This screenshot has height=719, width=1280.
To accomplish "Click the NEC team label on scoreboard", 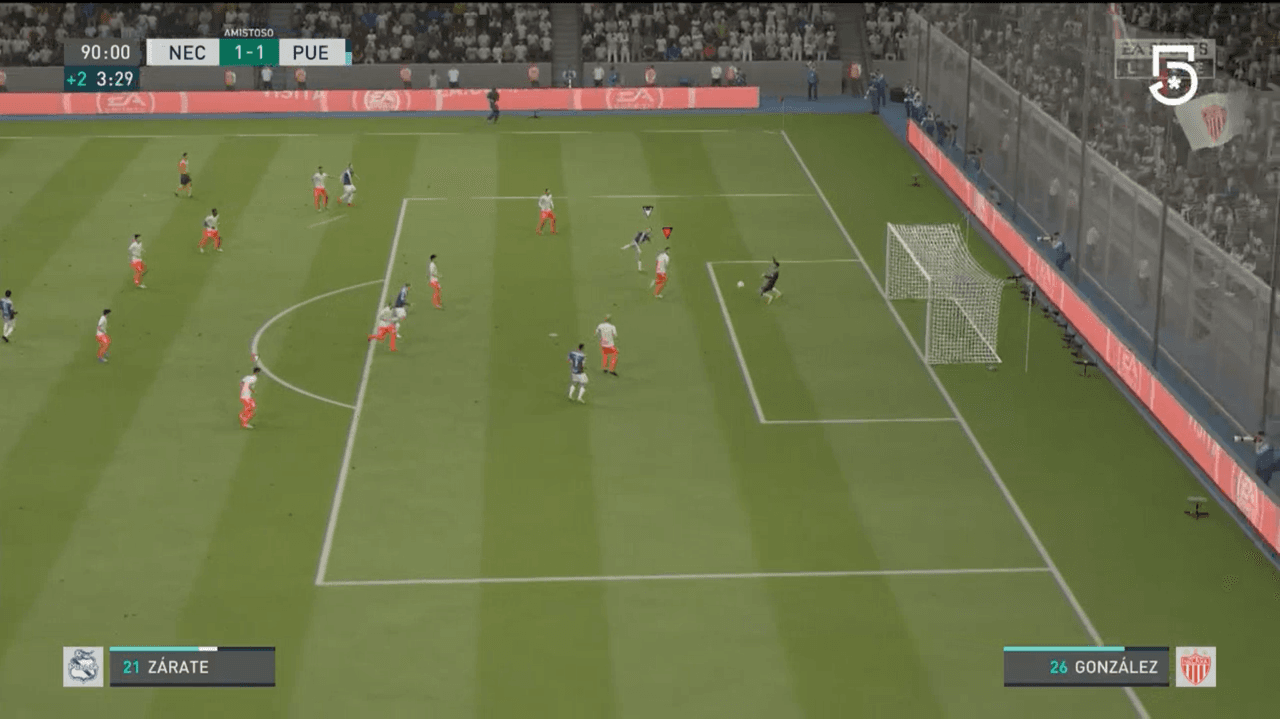I will pyautogui.click(x=186, y=53).
